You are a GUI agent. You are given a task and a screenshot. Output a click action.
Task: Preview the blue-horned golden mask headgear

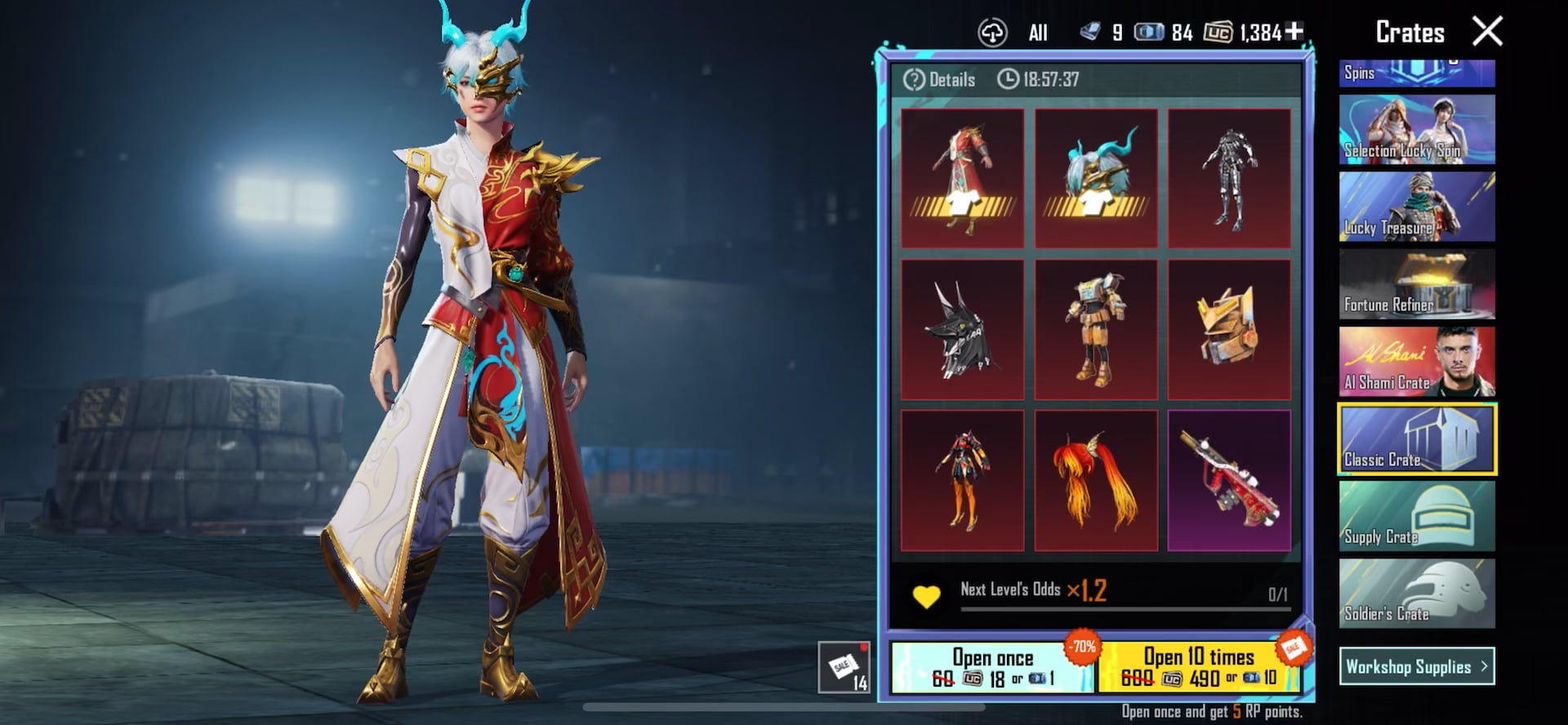click(1096, 178)
